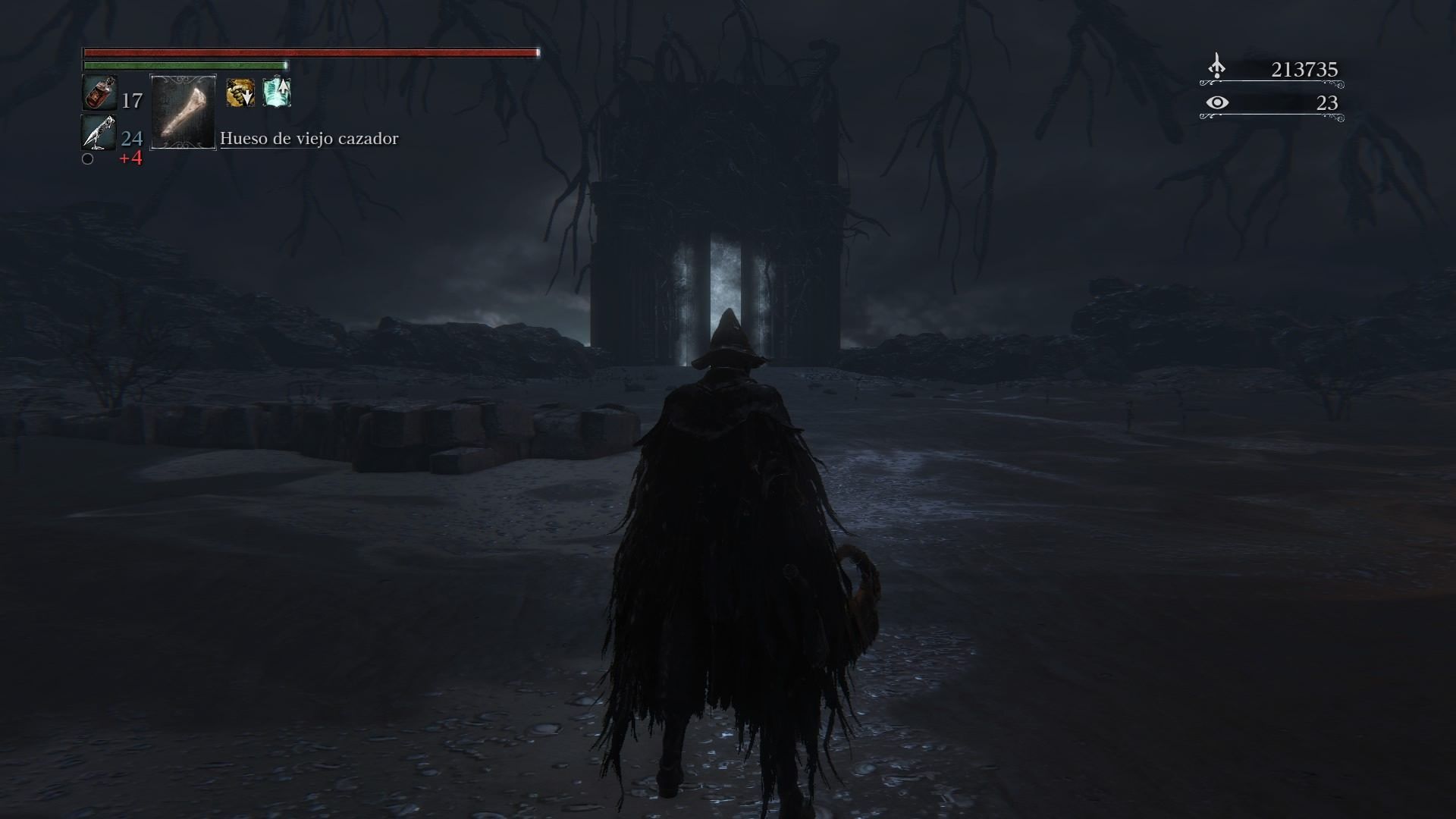Viewport: 1456px width, 819px height.
Task: Select the blood vial item icon
Action: point(99,94)
